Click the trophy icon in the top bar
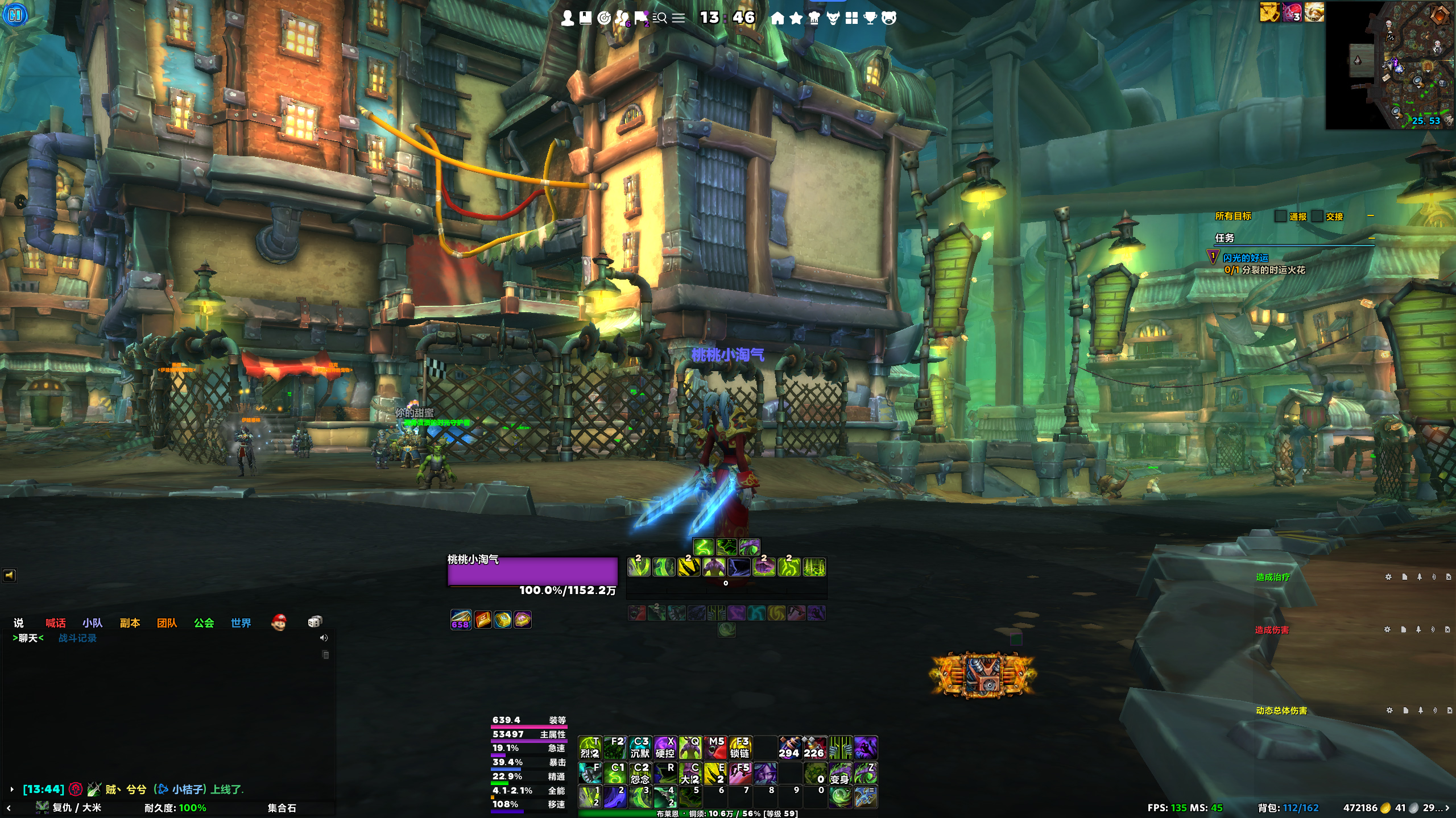 tap(870, 18)
